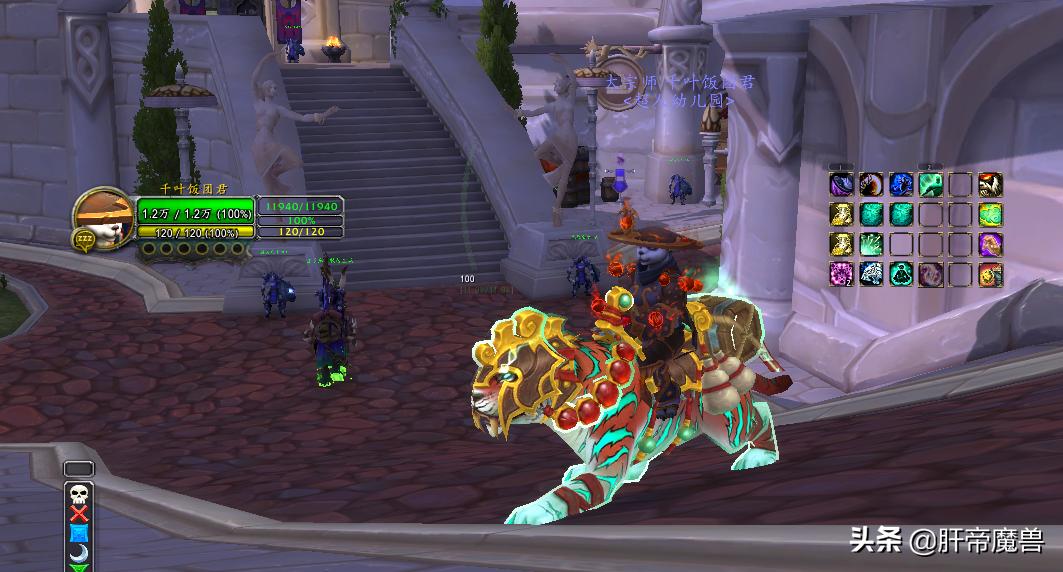Choose the green triangle raid marker
Viewport: 1063px width, 572px height.
click(x=78, y=567)
